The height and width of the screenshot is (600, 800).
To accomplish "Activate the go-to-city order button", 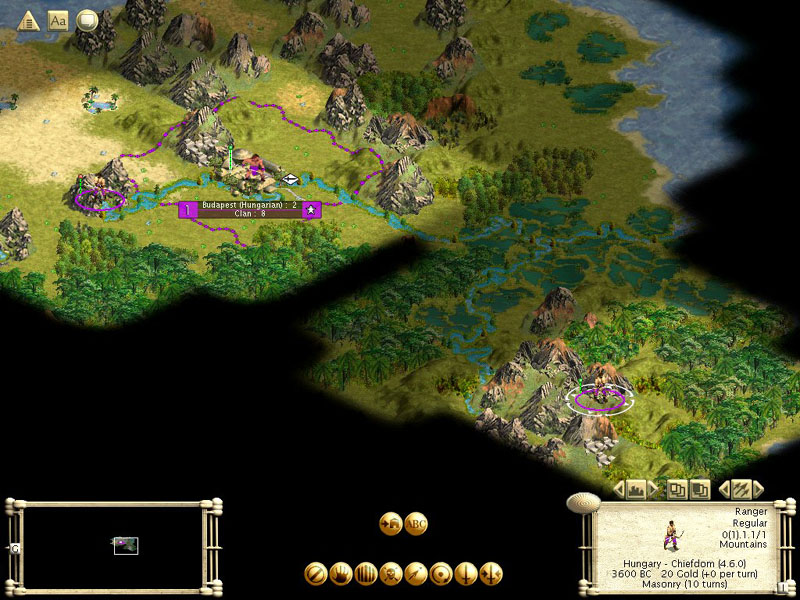I will [x=391, y=523].
